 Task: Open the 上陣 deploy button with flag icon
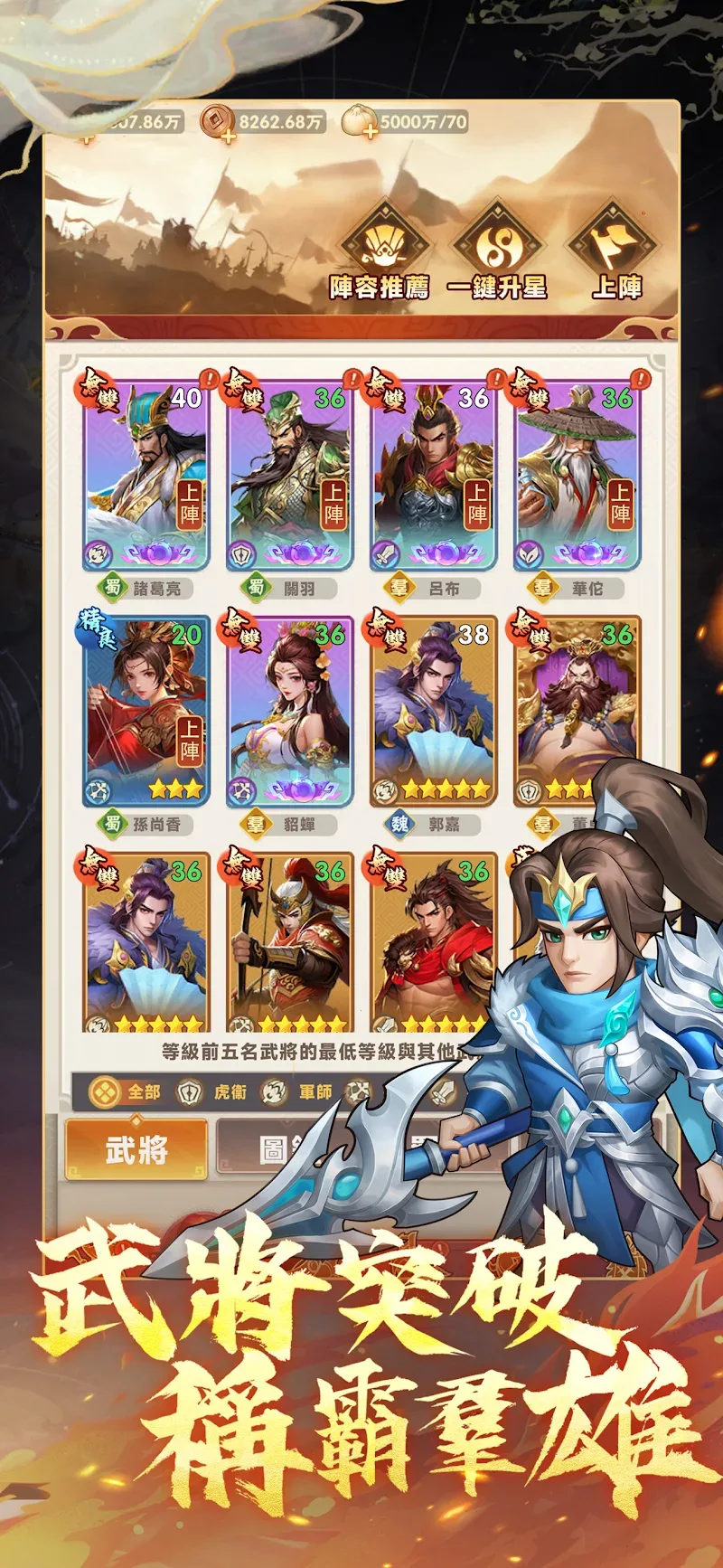(616, 252)
